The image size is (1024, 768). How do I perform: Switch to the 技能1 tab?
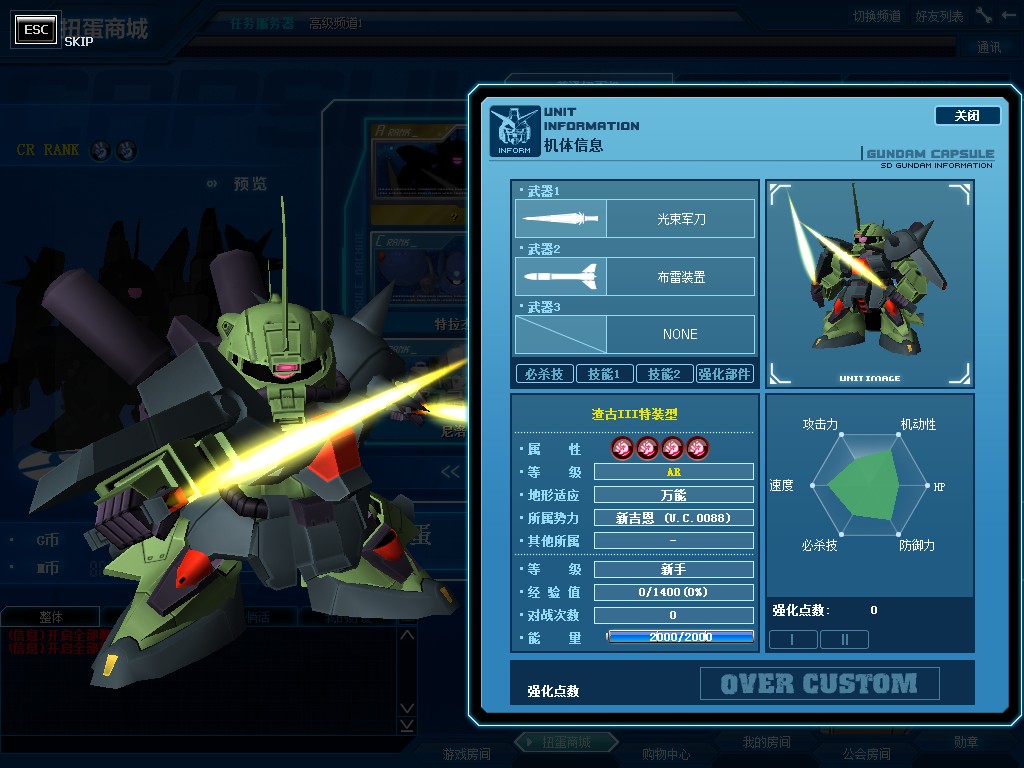[604, 374]
